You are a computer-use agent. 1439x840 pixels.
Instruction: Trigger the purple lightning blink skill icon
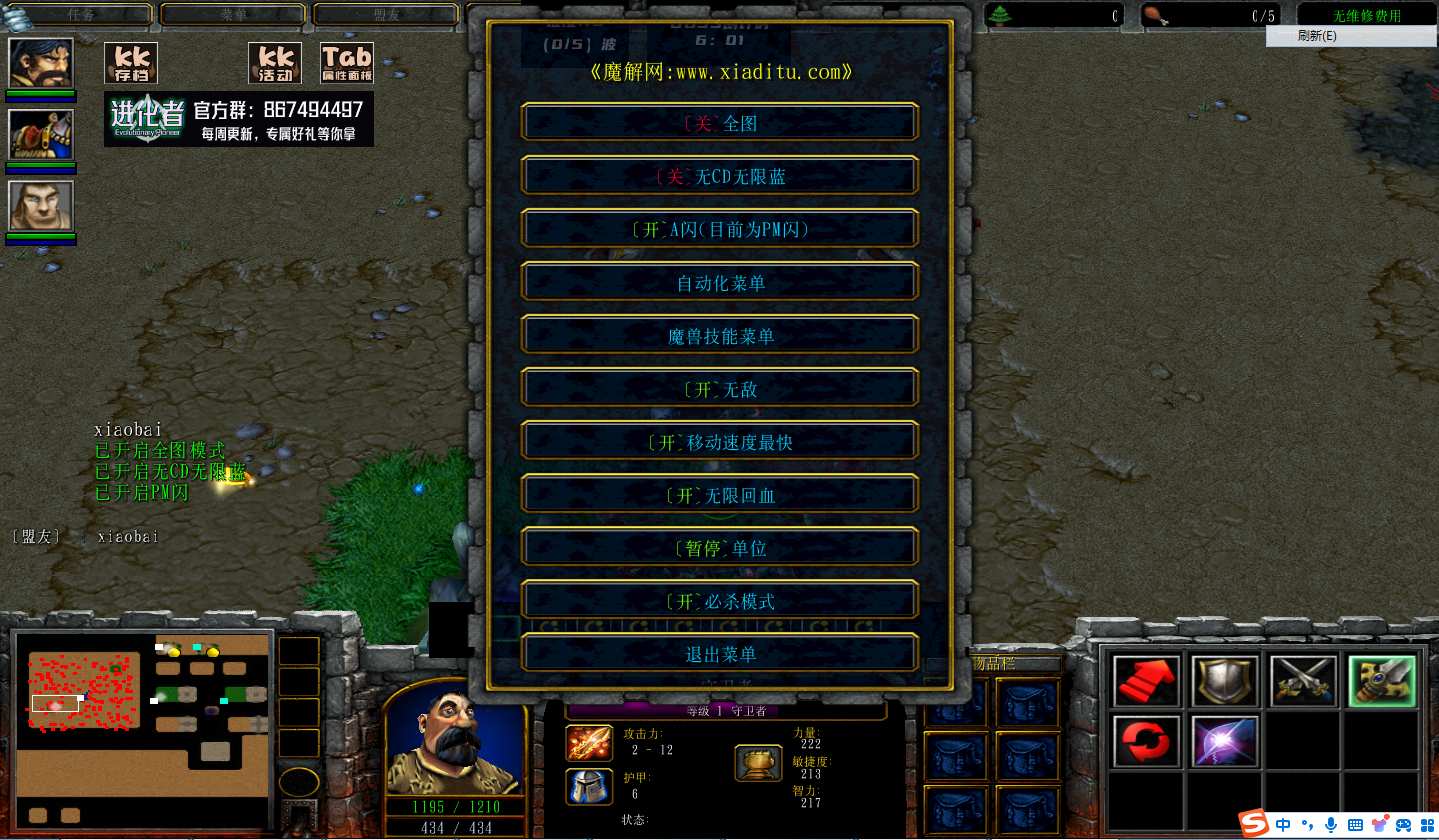point(1224,744)
